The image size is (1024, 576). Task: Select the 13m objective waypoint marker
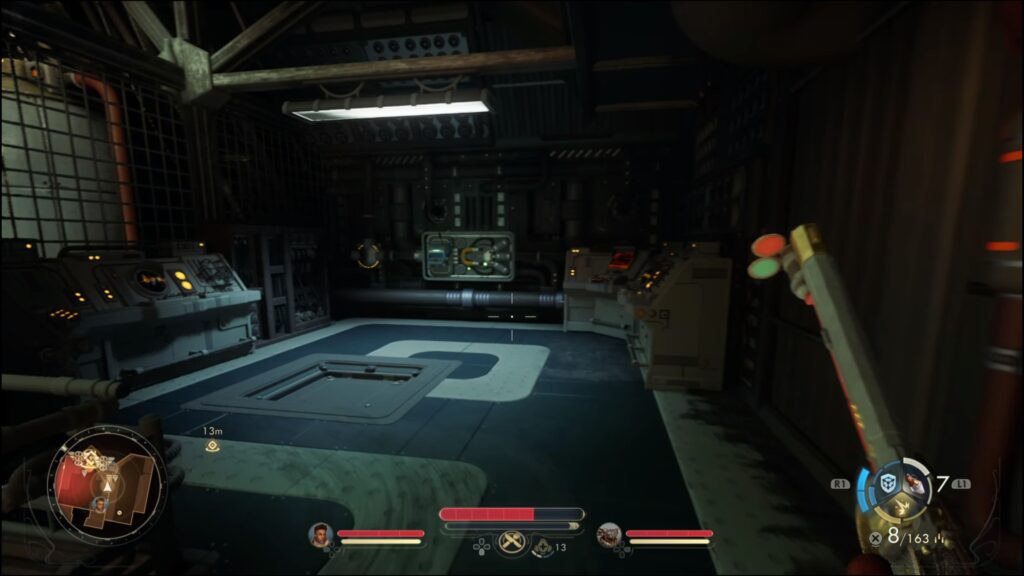click(x=212, y=445)
